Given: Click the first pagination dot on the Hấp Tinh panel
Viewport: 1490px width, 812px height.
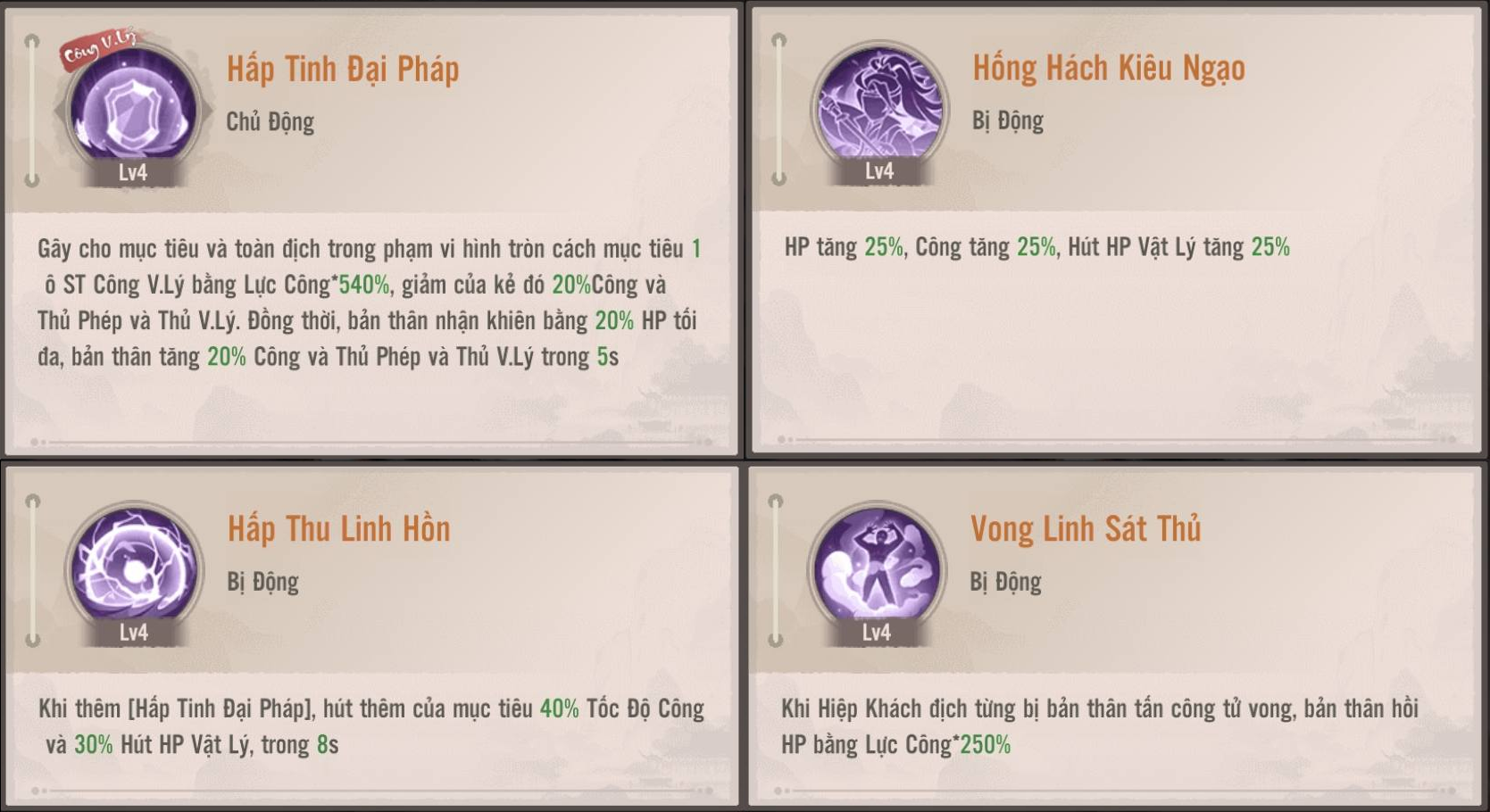Looking at the screenshot, I should click(x=34, y=442).
